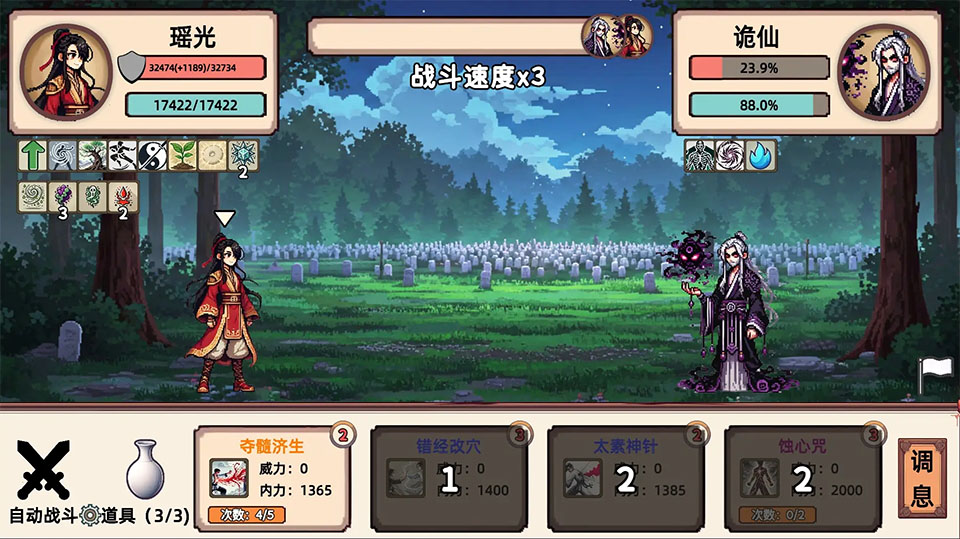Inspect the purple poison cloud status
The image size is (960, 539).
click(x=63, y=195)
